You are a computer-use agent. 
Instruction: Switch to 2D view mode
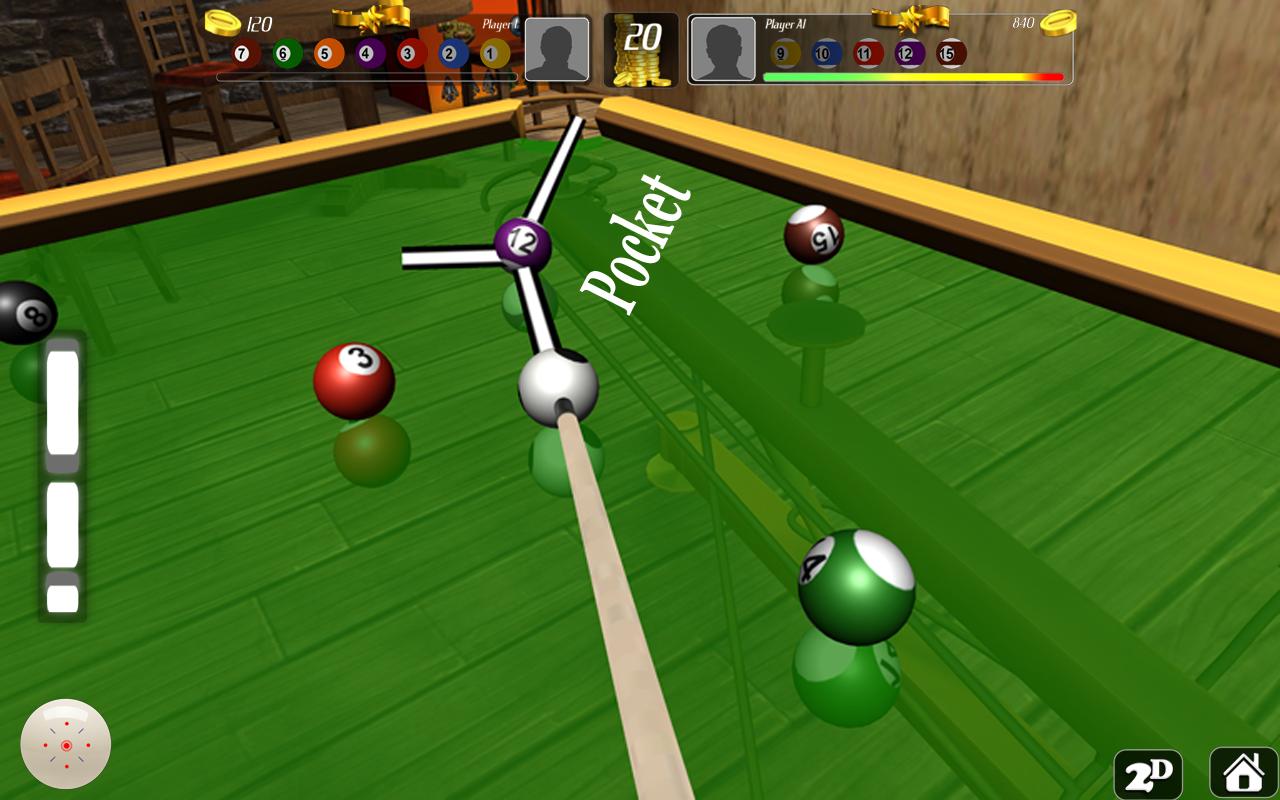[1146, 774]
